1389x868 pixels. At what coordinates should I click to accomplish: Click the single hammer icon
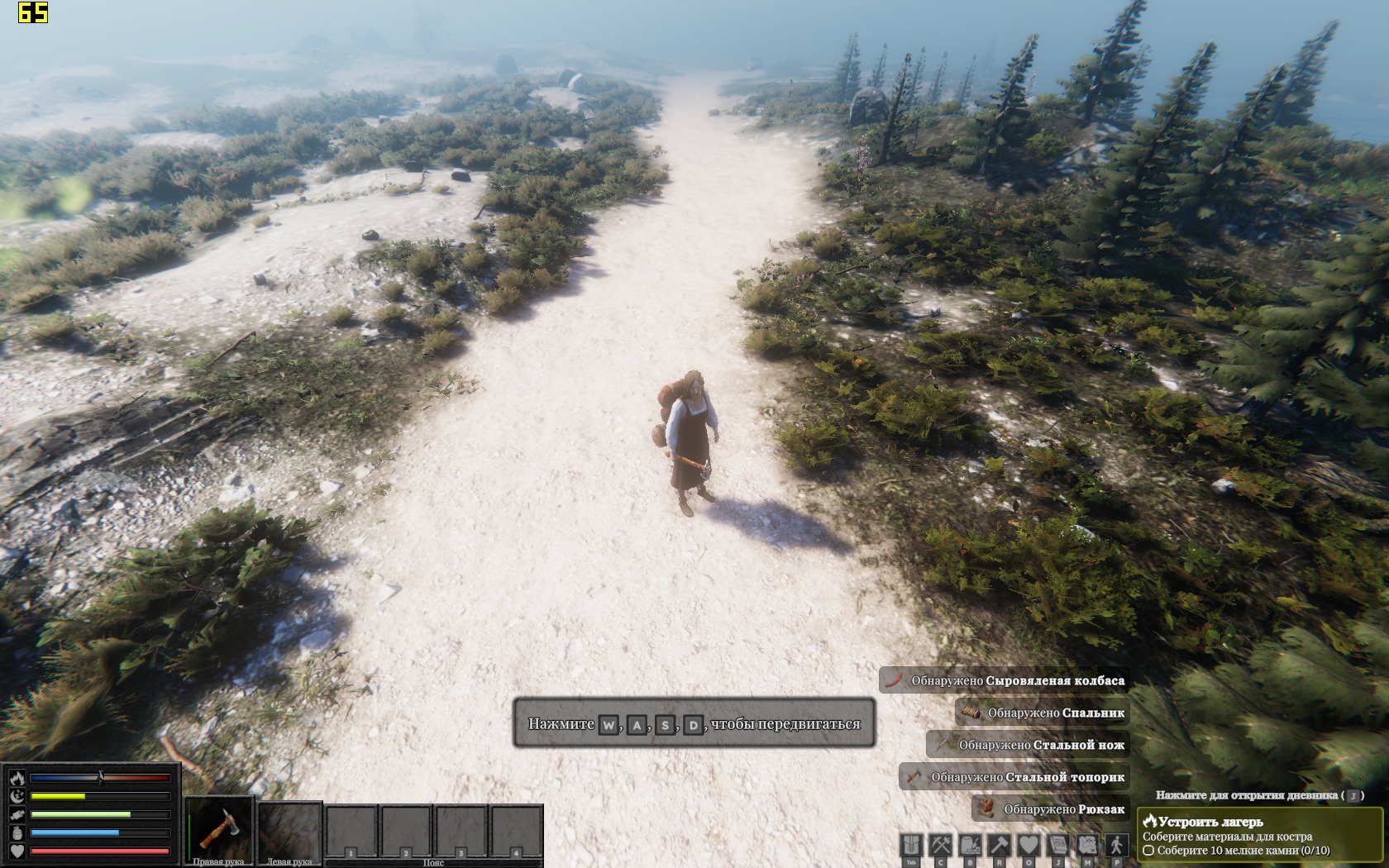click(x=999, y=846)
